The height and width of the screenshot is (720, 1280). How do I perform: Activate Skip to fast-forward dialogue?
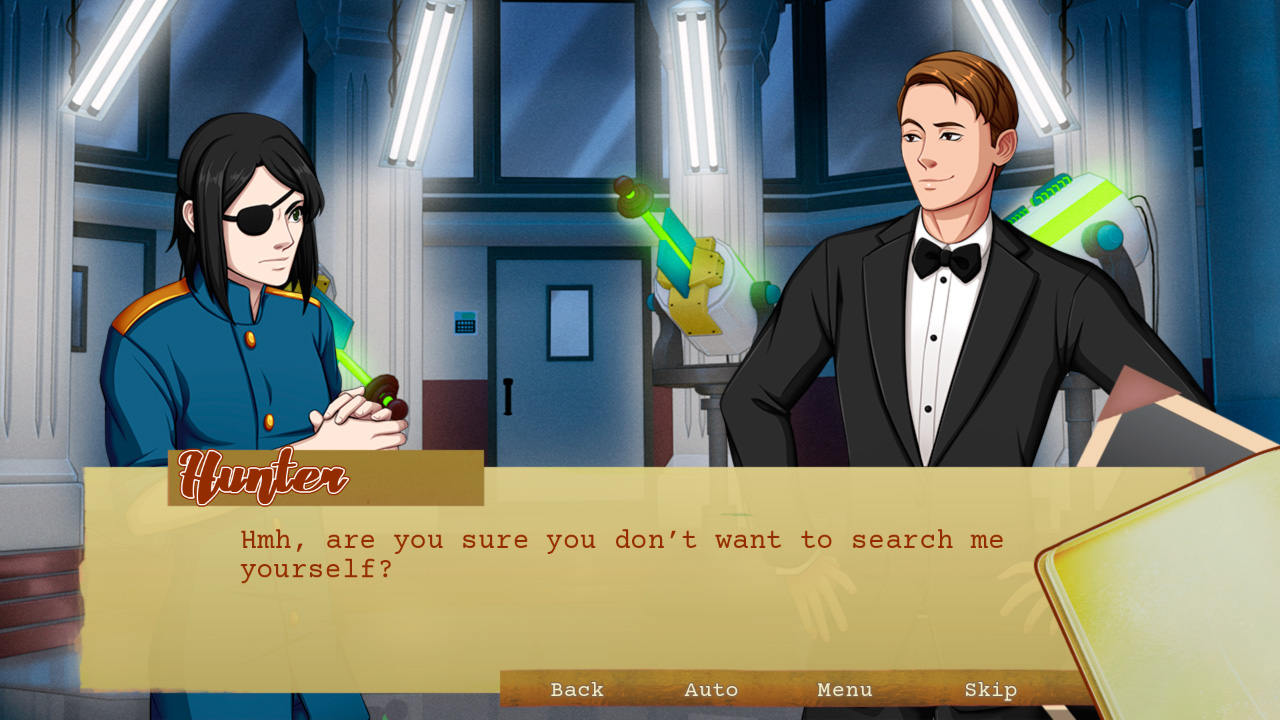pyautogui.click(x=991, y=690)
